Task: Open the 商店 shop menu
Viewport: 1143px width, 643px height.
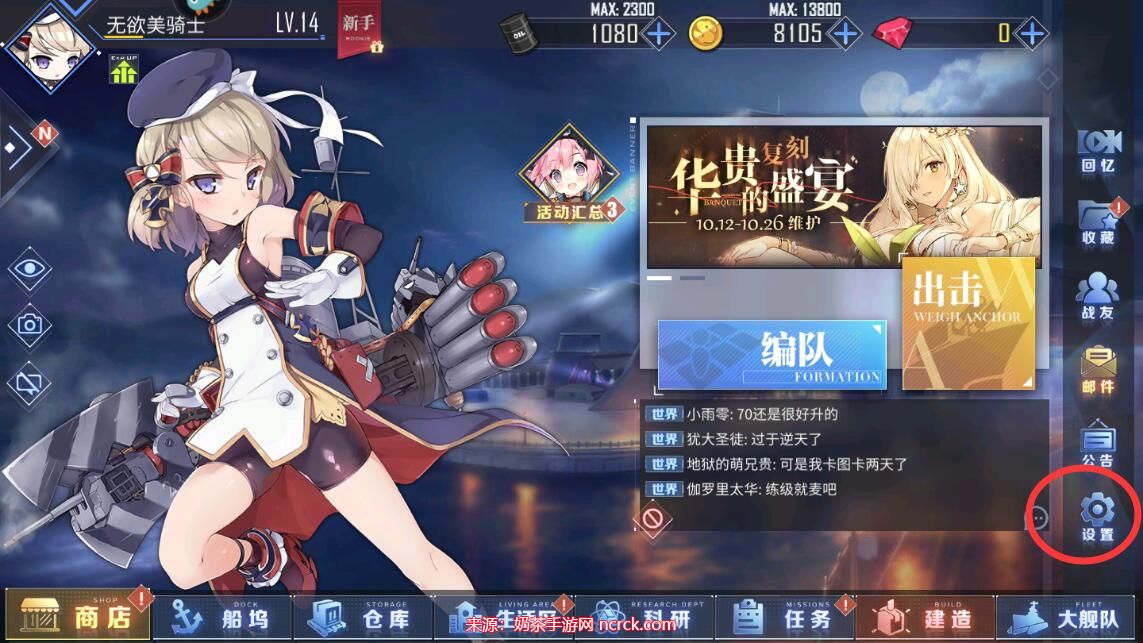Action: (78, 615)
